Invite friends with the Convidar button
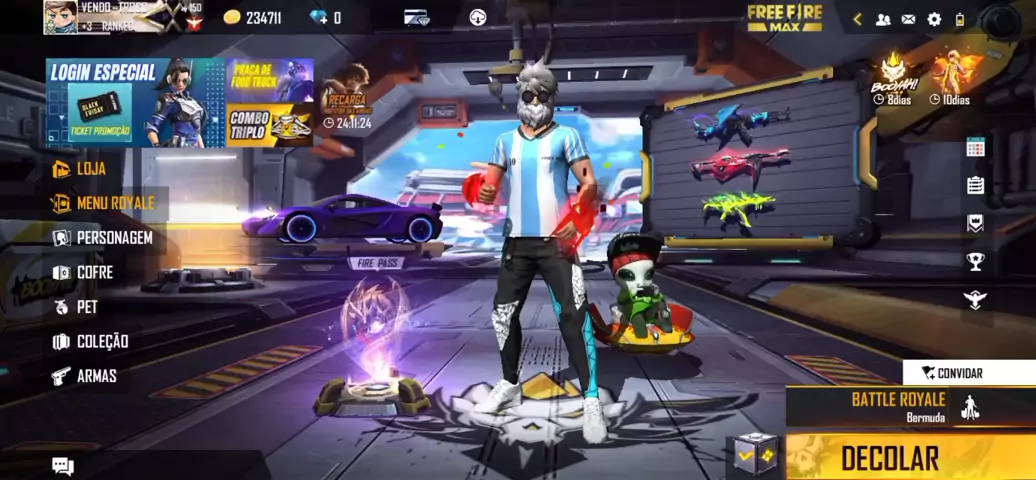1036x480 pixels. (958, 373)
